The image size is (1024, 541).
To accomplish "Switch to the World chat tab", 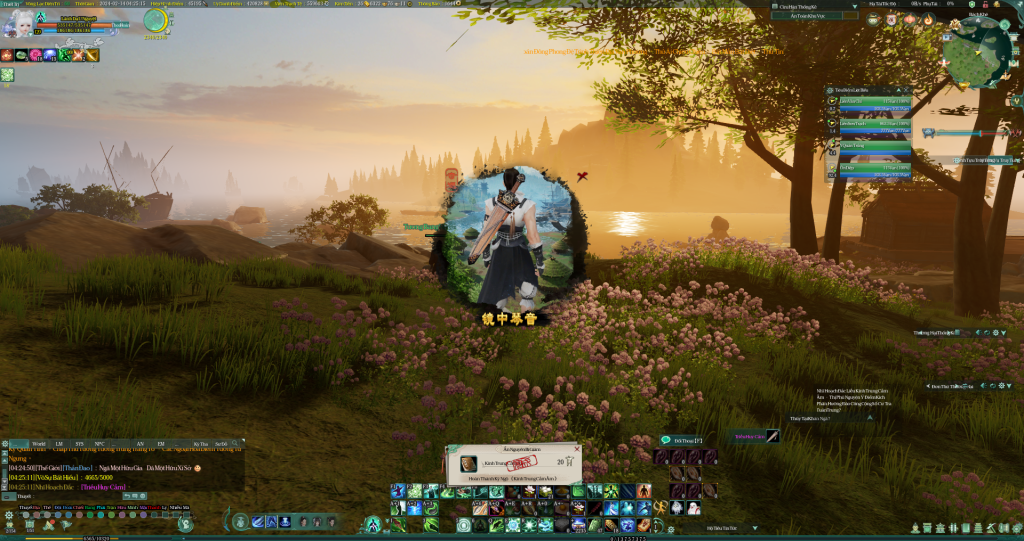I will click(38, 442).
